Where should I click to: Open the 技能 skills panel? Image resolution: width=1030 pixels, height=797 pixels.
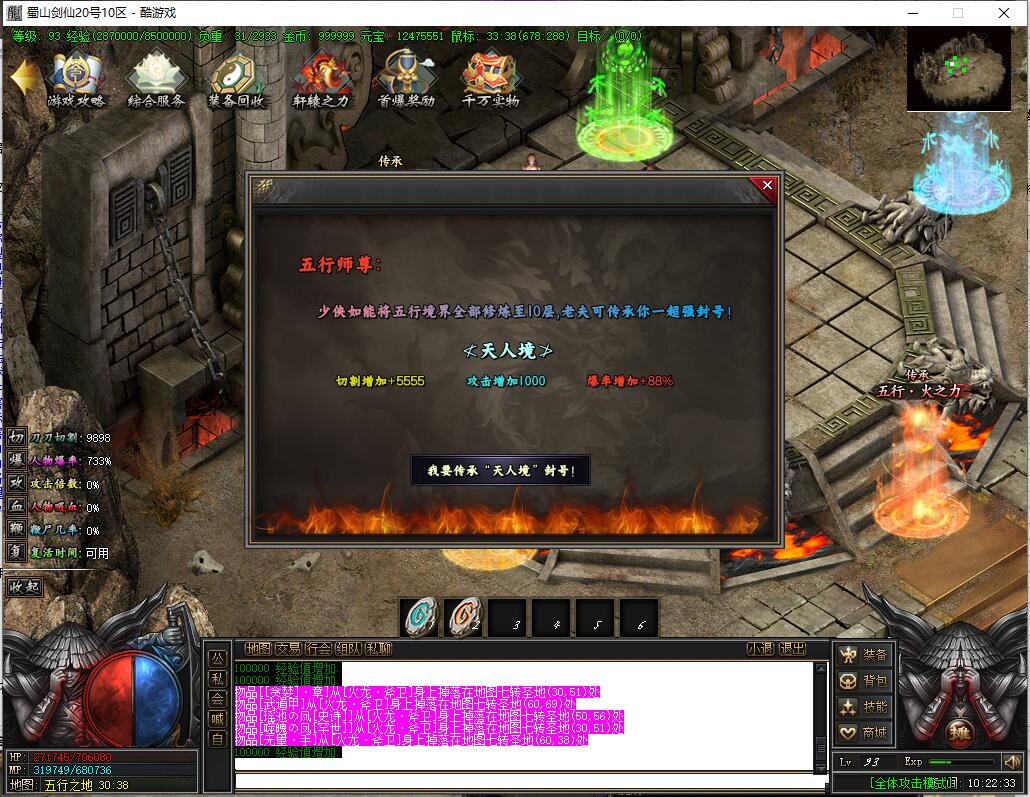coord(864,707)
